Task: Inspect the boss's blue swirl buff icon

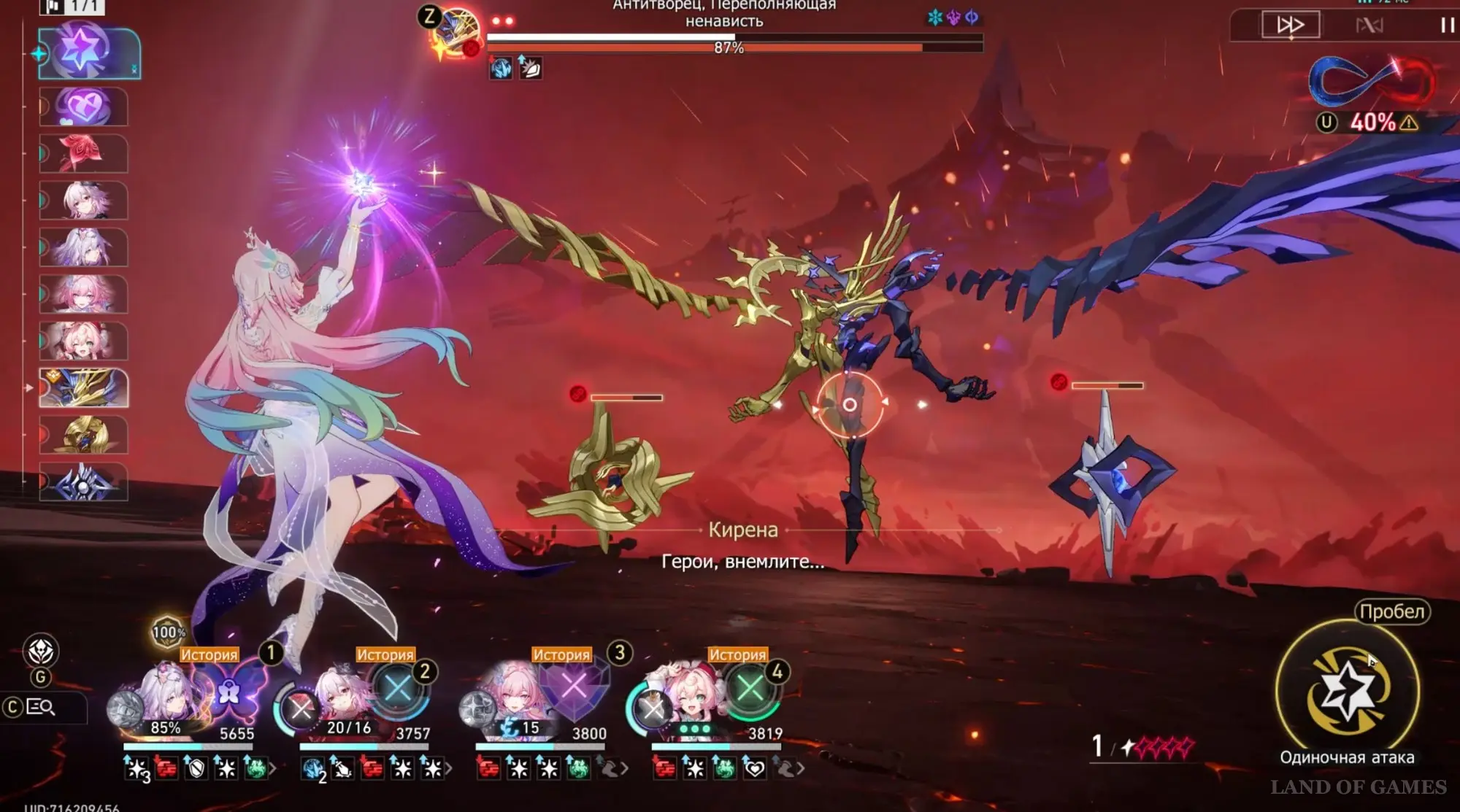Action: click(x=501, y=69)
